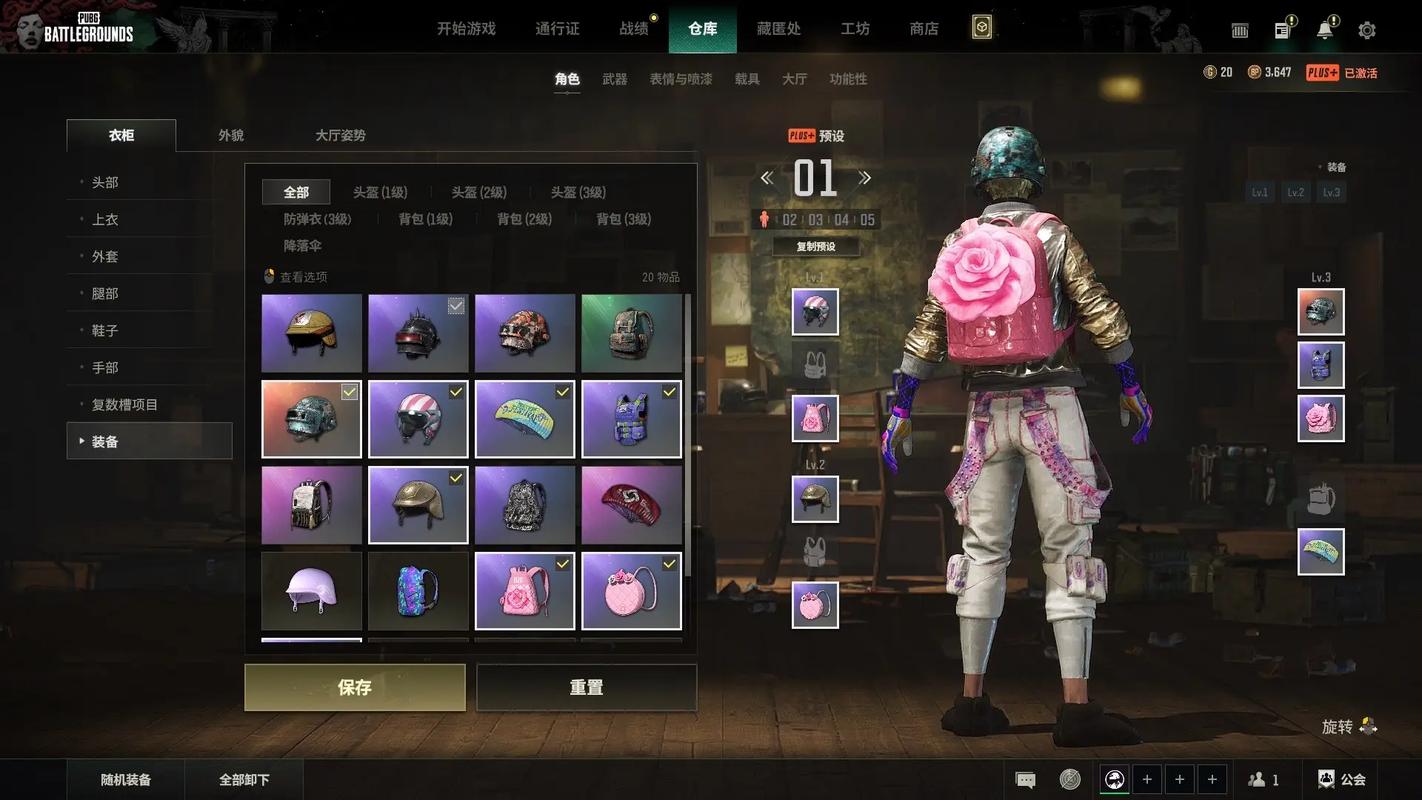Screen dimensions: 1422x800
Task: Switch to the 武器 weapons tab
Action: pos(614,77)
